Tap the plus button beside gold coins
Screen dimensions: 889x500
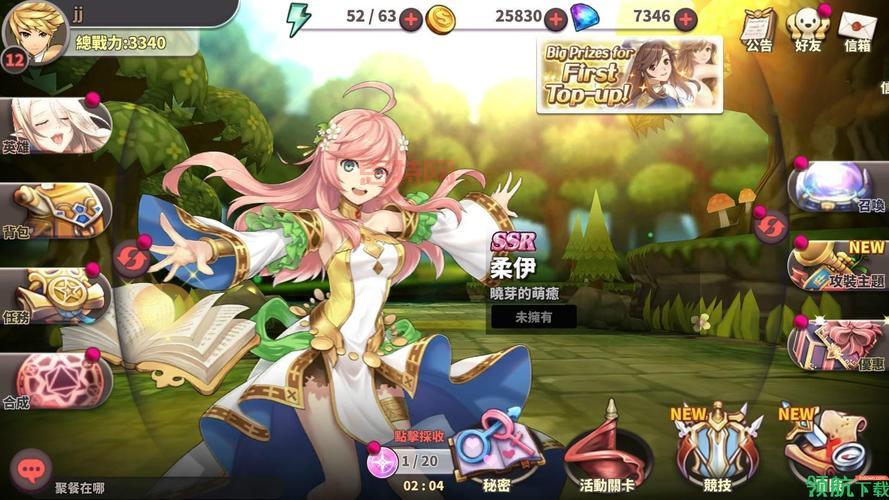point(556,18)
